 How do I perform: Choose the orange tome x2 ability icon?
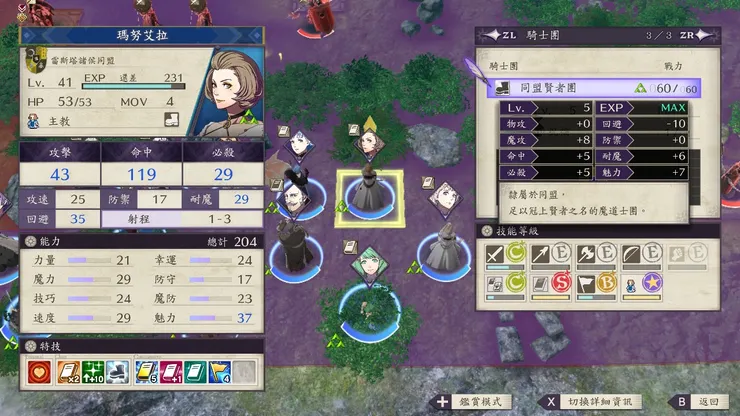pyautogui.click(x=68, y=372)
